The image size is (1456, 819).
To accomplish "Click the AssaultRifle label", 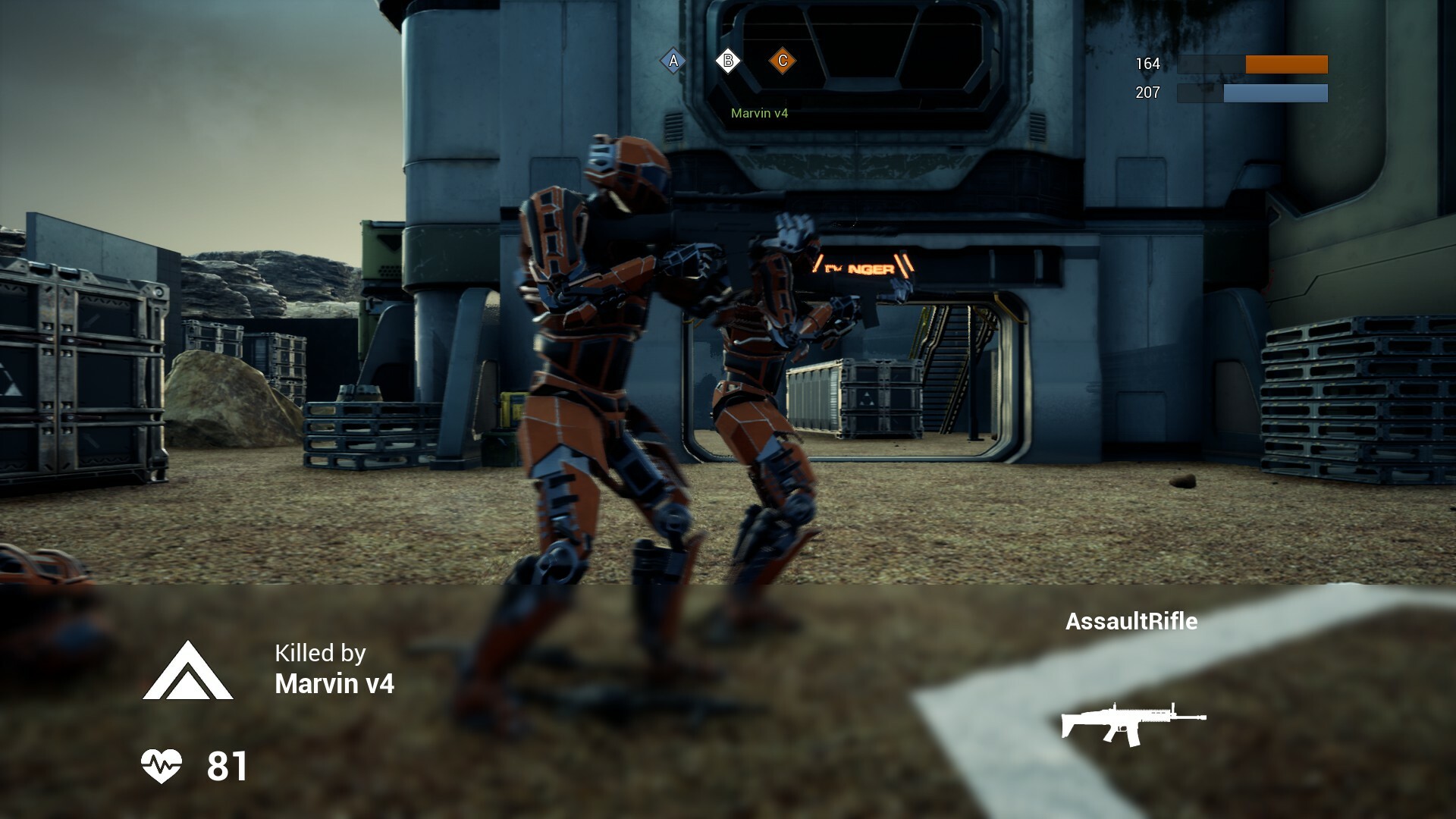I will (1132, 622).
